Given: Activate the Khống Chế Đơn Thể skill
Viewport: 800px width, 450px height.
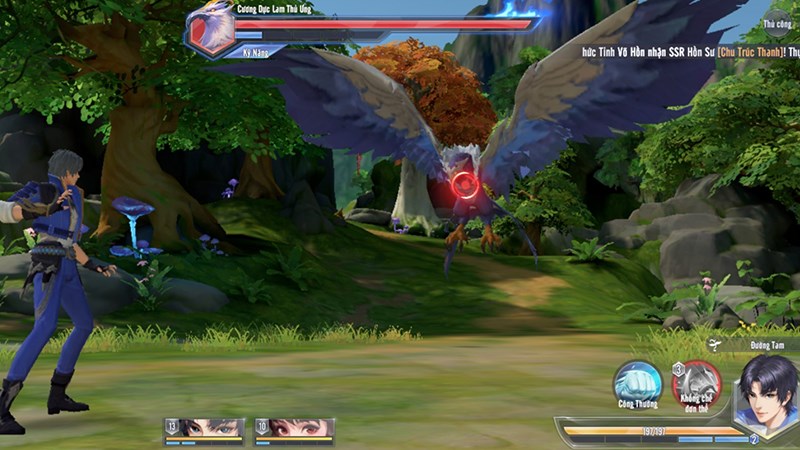Looking at the screenshot, I should click(697, 385).
